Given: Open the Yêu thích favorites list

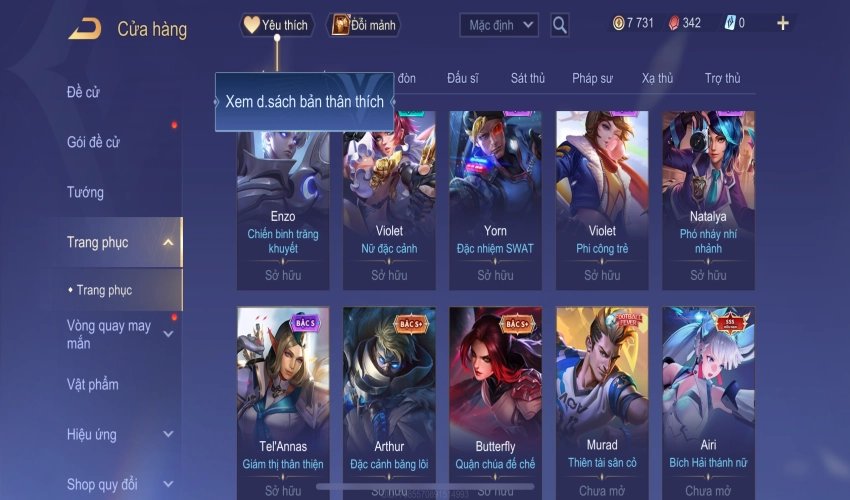Looking at the screenshot, I should [277, 25].
